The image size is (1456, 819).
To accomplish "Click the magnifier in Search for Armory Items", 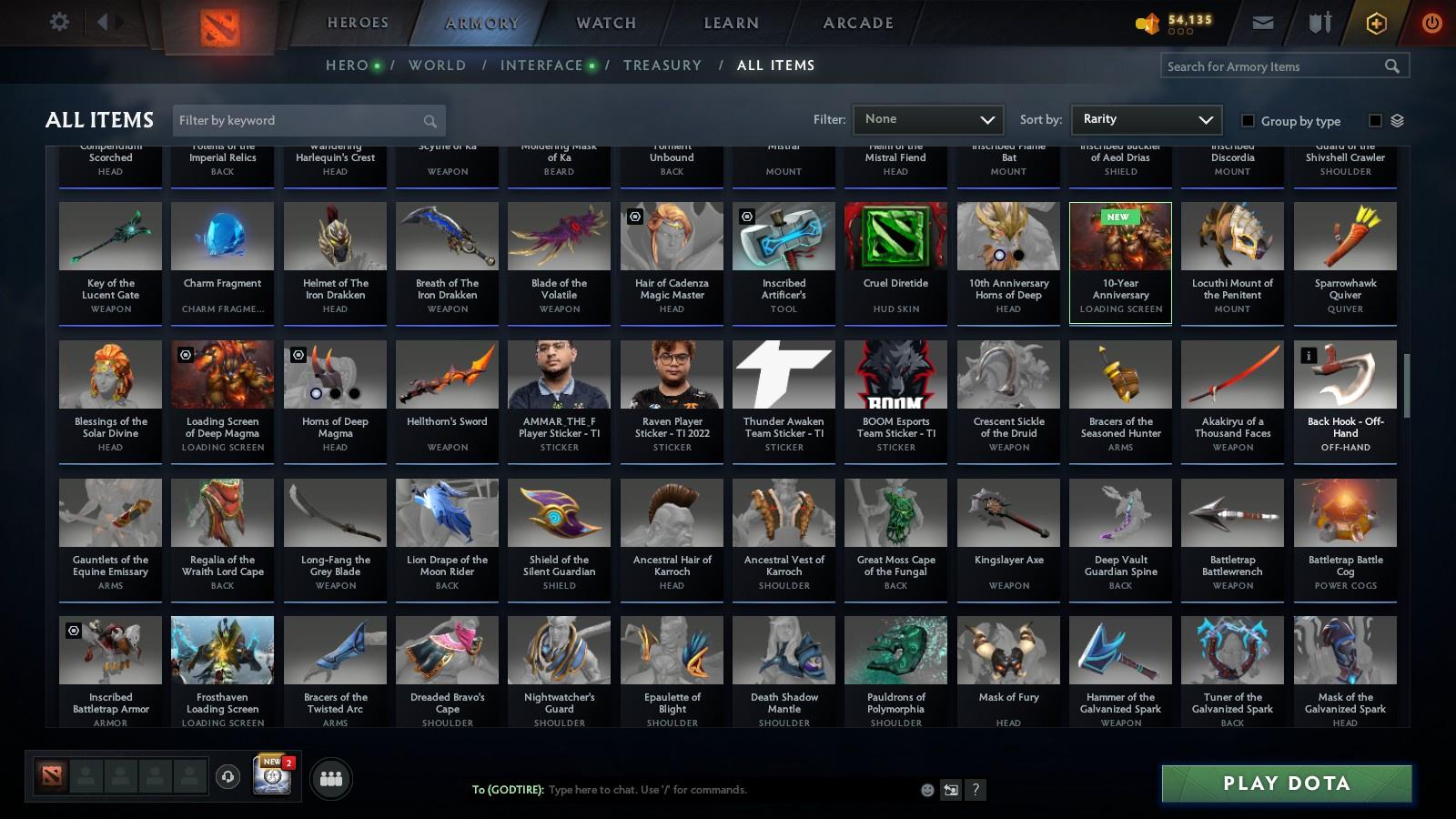I will (1391, 66).
